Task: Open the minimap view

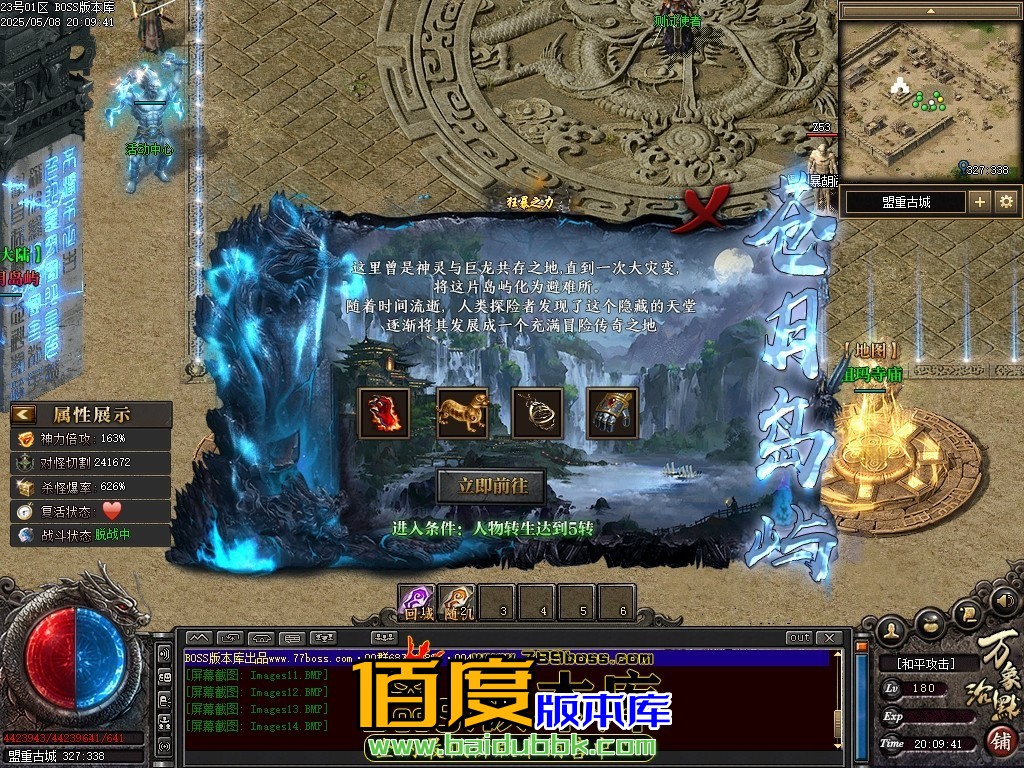Action: (929, 100)
